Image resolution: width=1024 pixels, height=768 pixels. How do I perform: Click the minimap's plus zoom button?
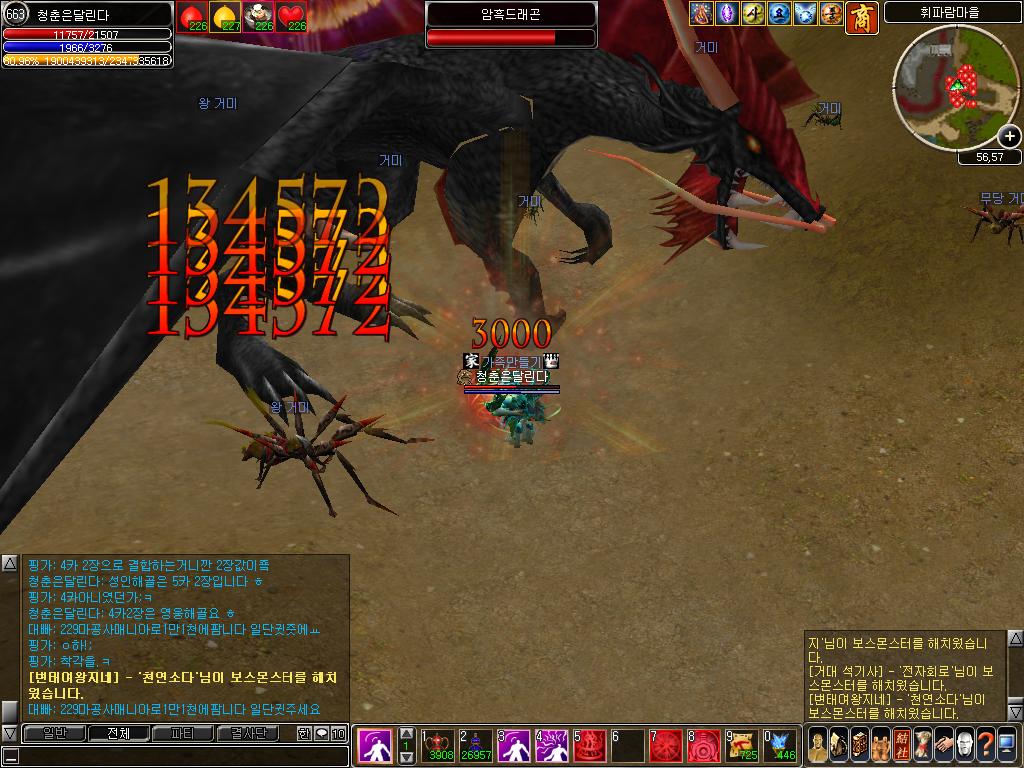(x=1009, y=137)
